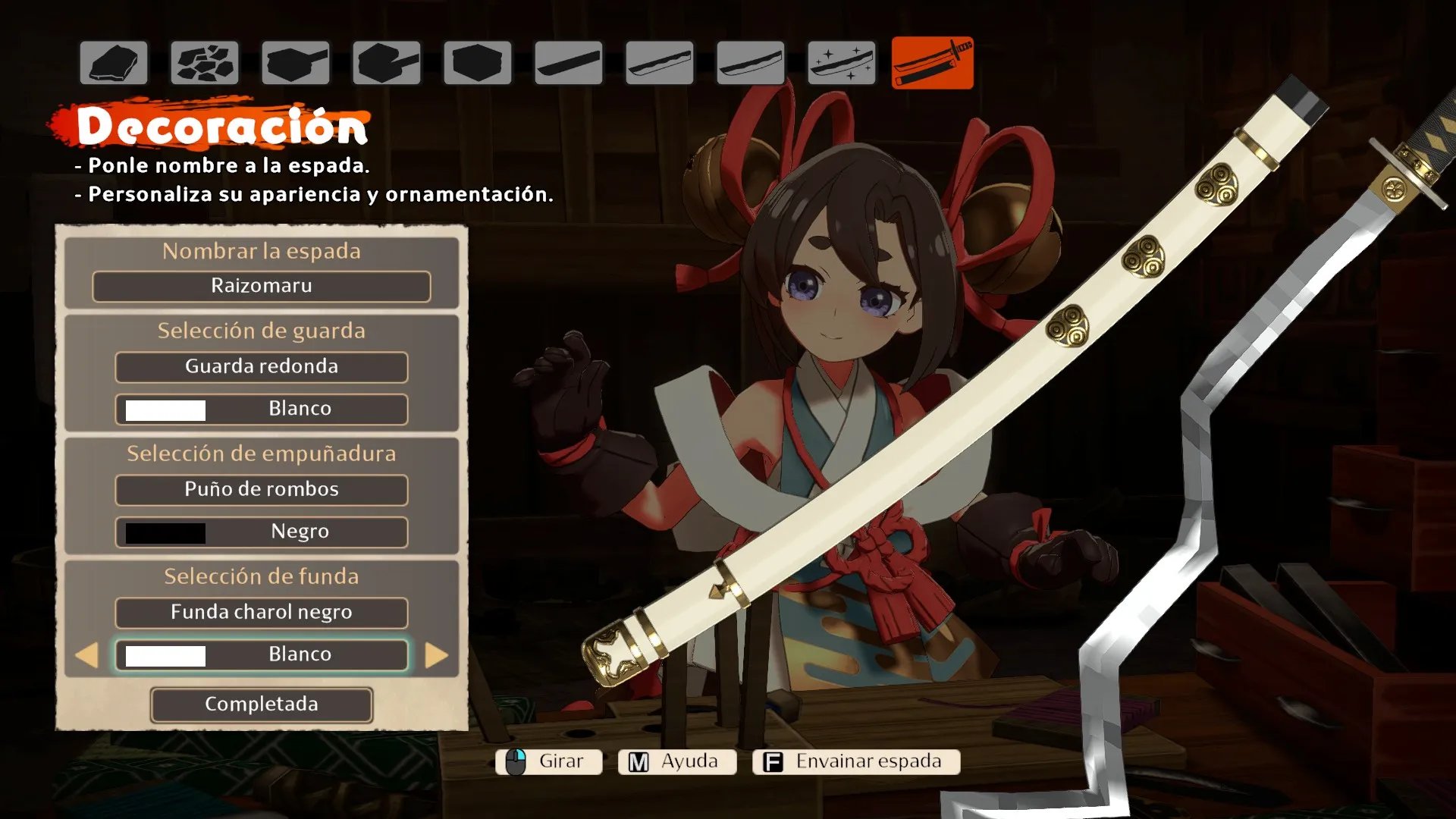
Task: Click the sheath color Blanco selector
Action: pos(261,655)
